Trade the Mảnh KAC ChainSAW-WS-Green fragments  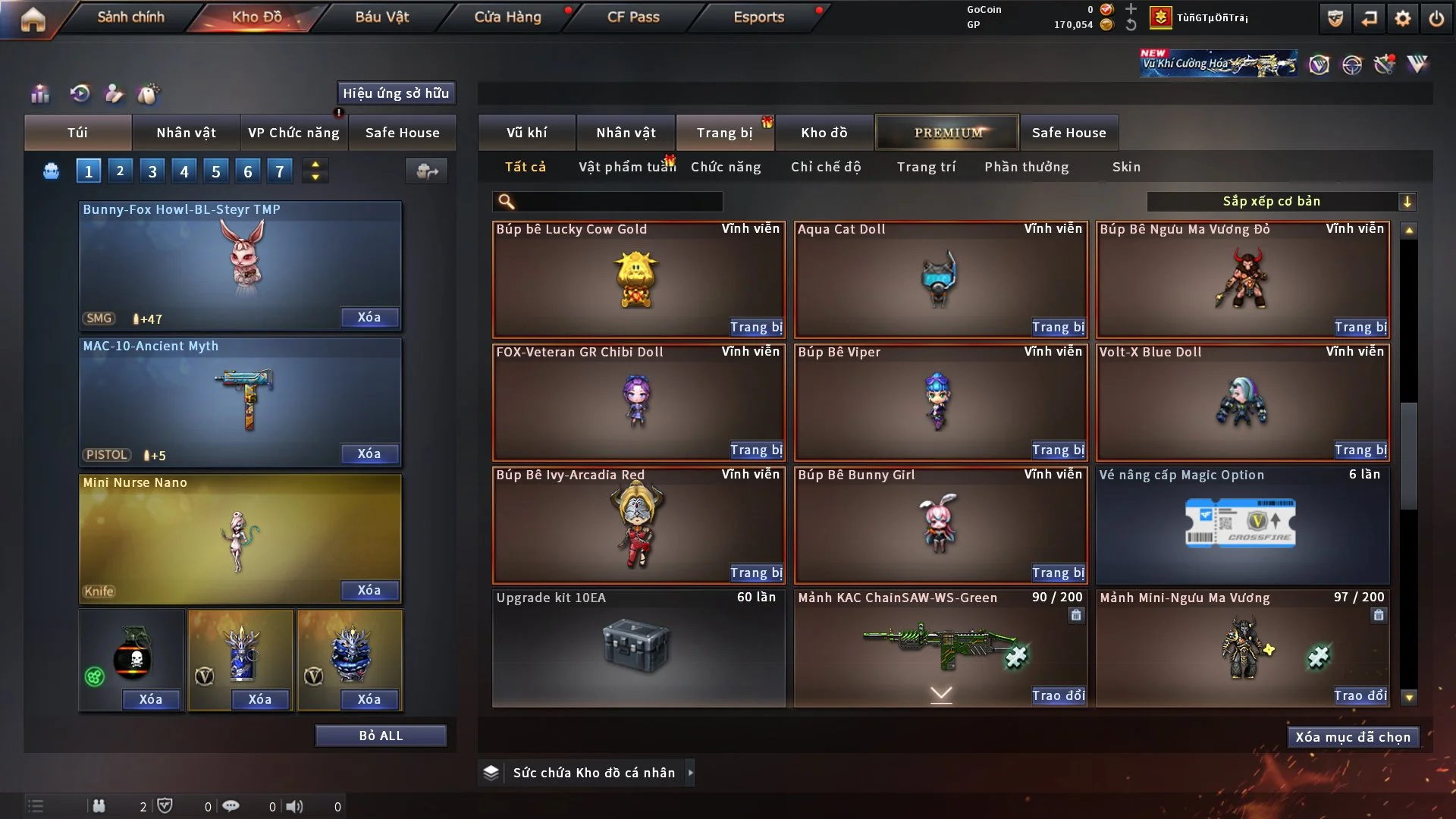coord(1058,695)
